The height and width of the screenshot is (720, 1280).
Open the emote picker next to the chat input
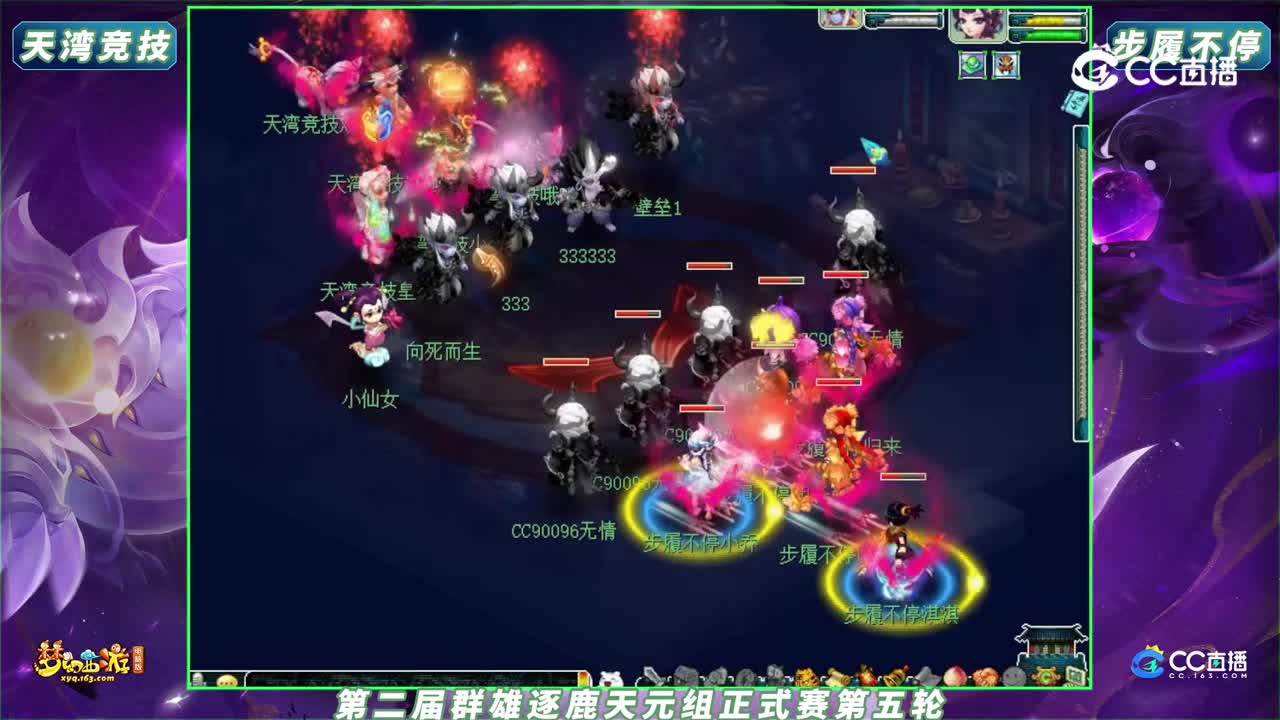pos(226,679)
